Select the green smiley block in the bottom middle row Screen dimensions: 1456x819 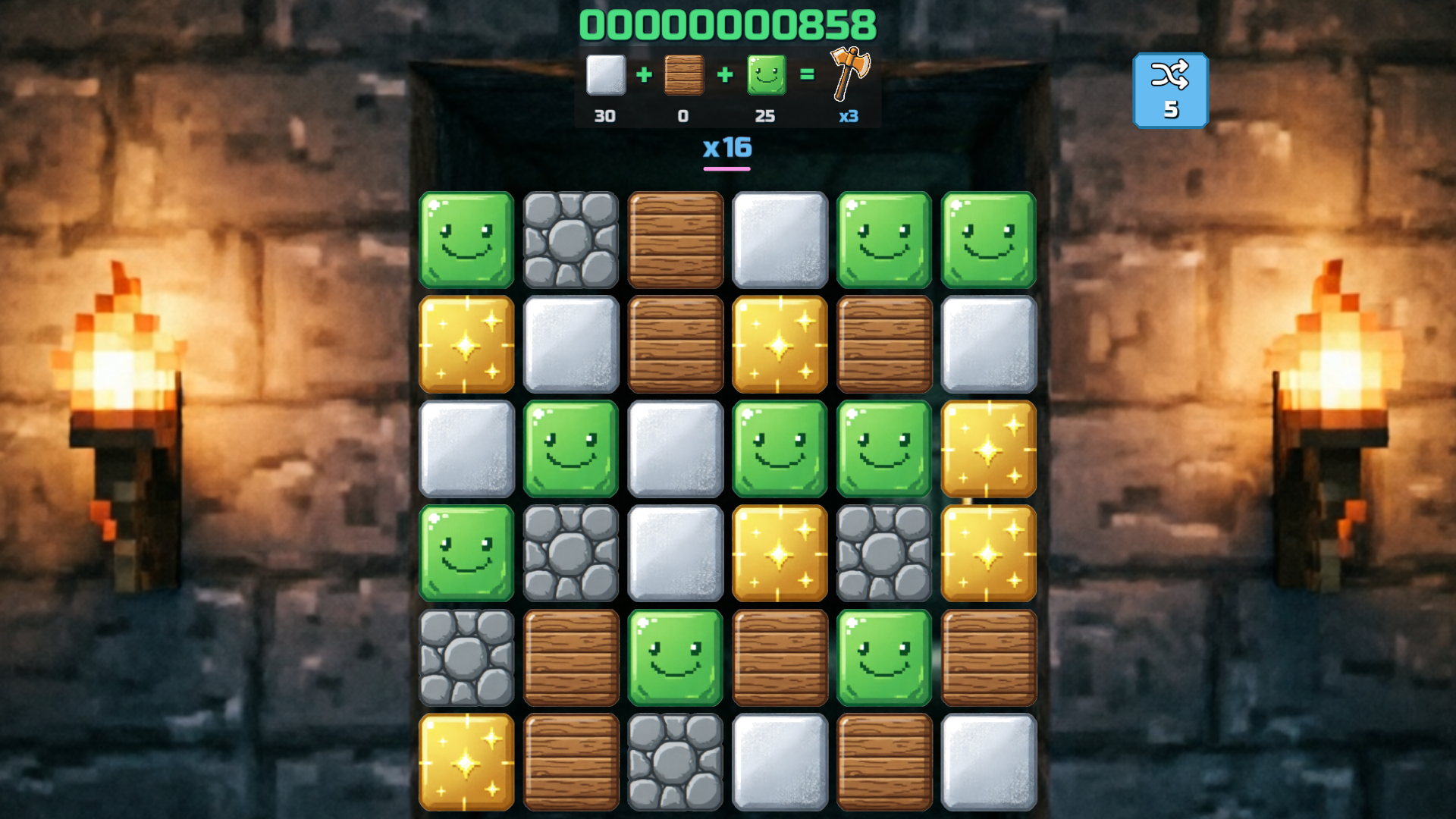click(x=675, y=658)
